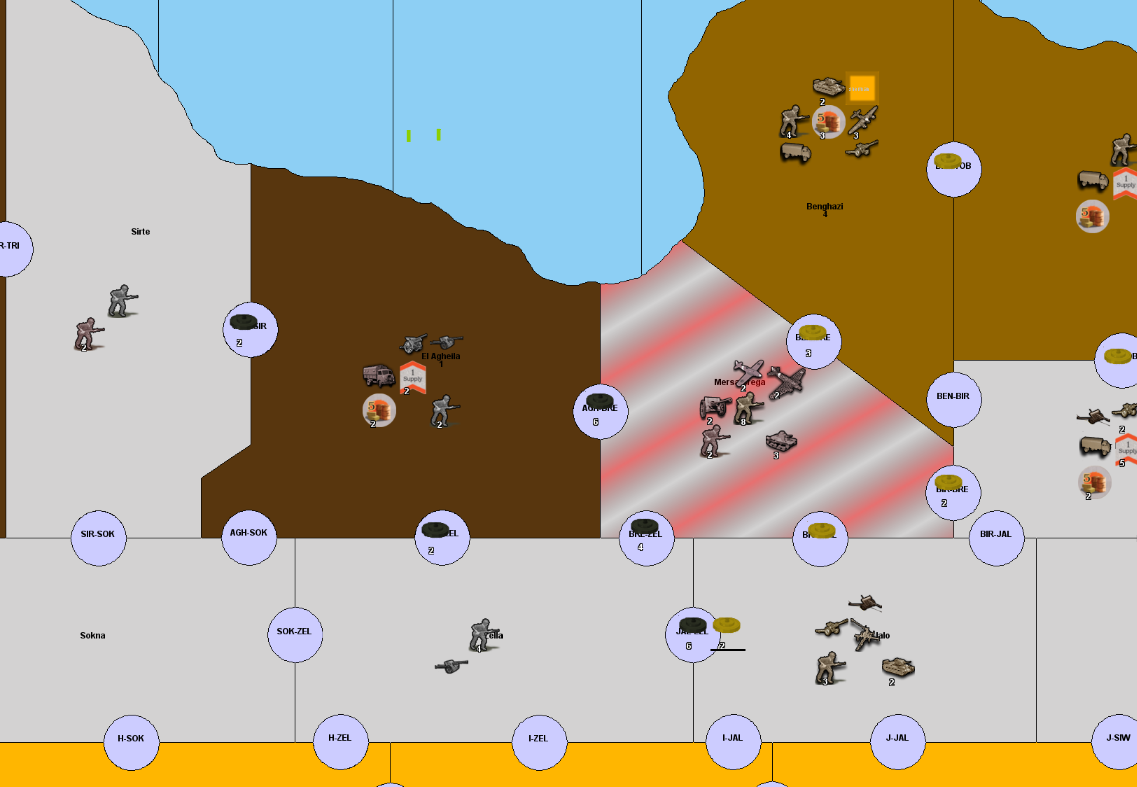
Task: Select the truck unit in El Agheila
Action: click(378, 376)
